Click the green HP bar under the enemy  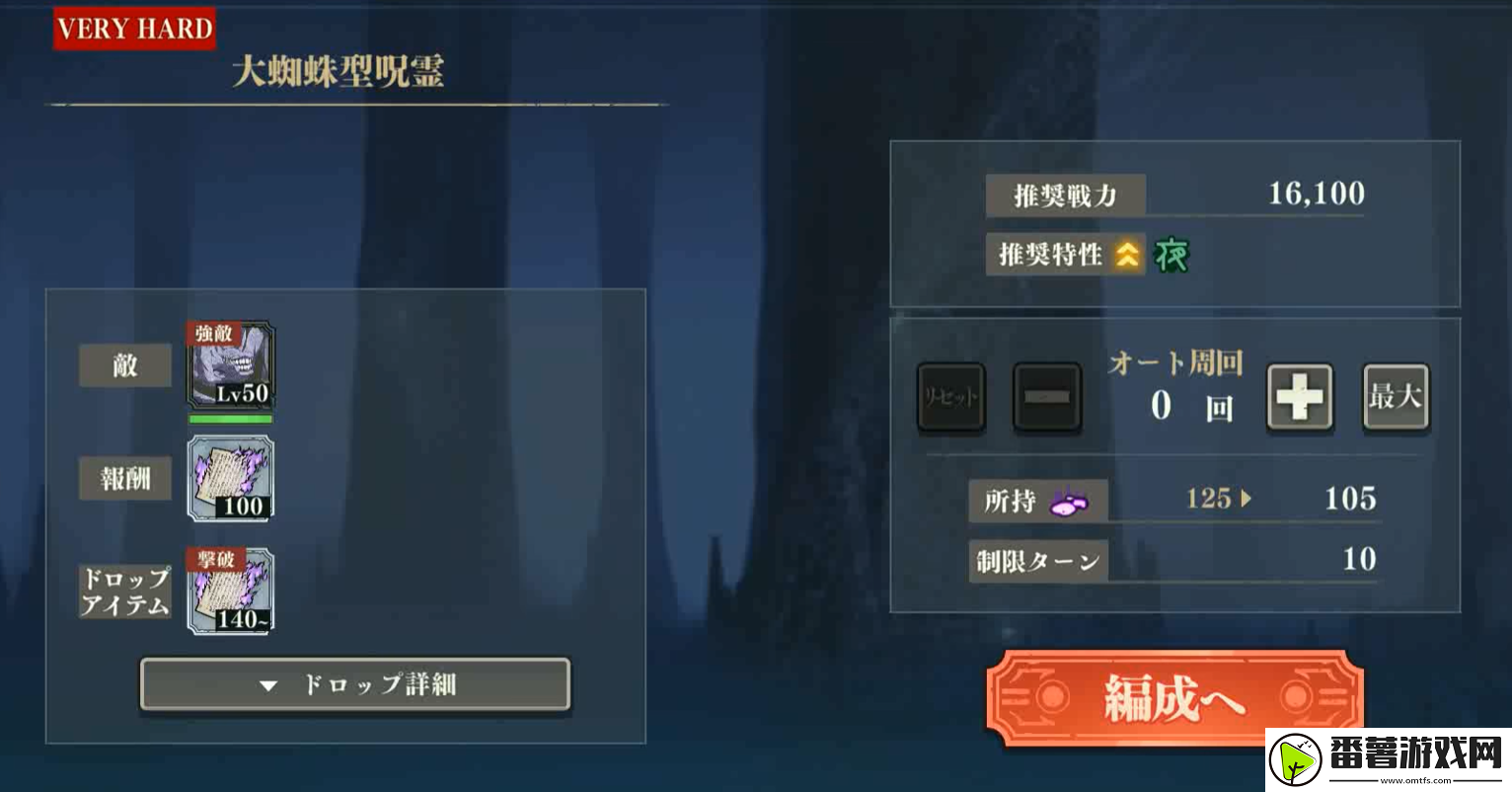(x=229, y=419)
